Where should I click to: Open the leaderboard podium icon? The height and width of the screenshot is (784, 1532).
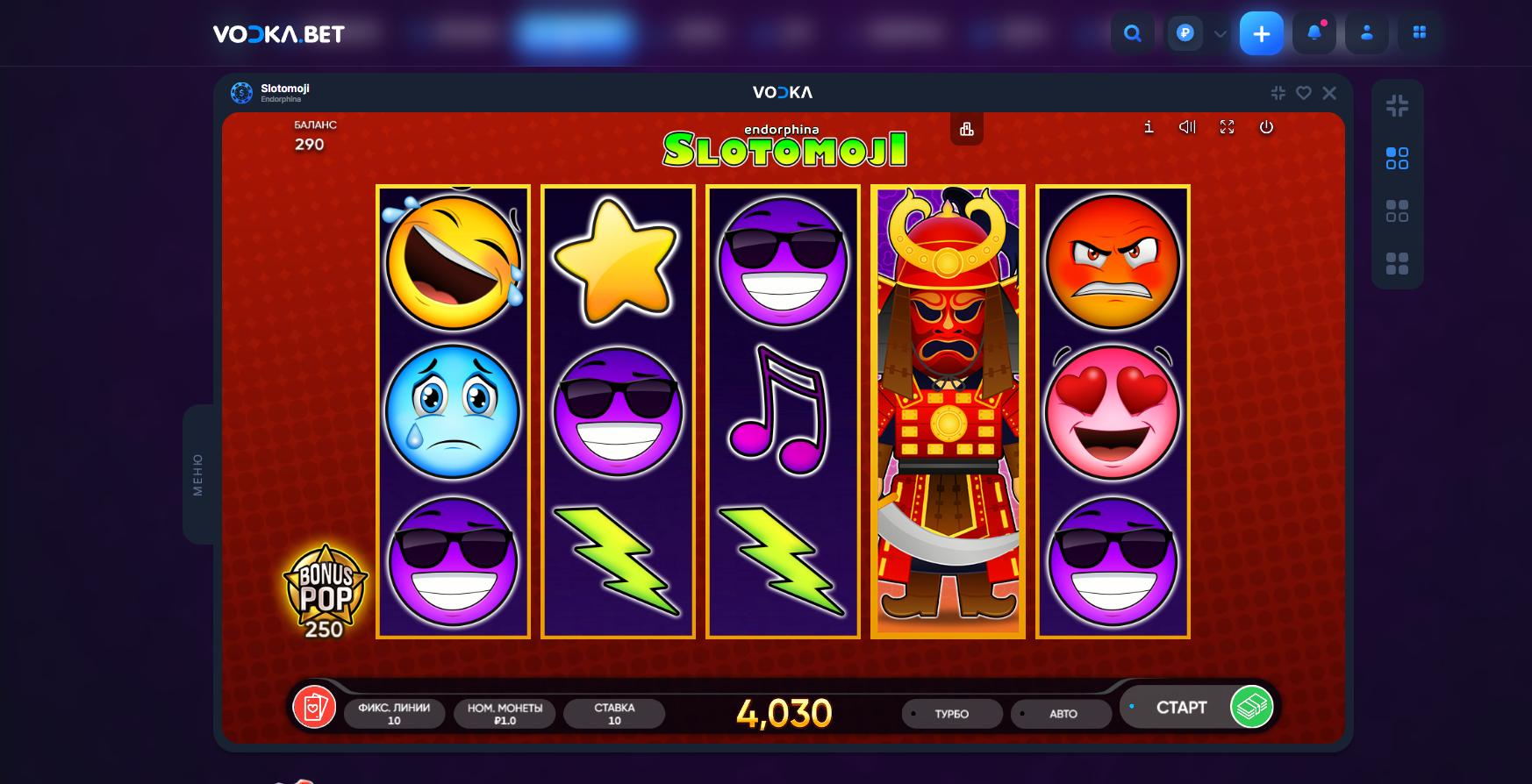pyautogui.click(x=967, y=129)
